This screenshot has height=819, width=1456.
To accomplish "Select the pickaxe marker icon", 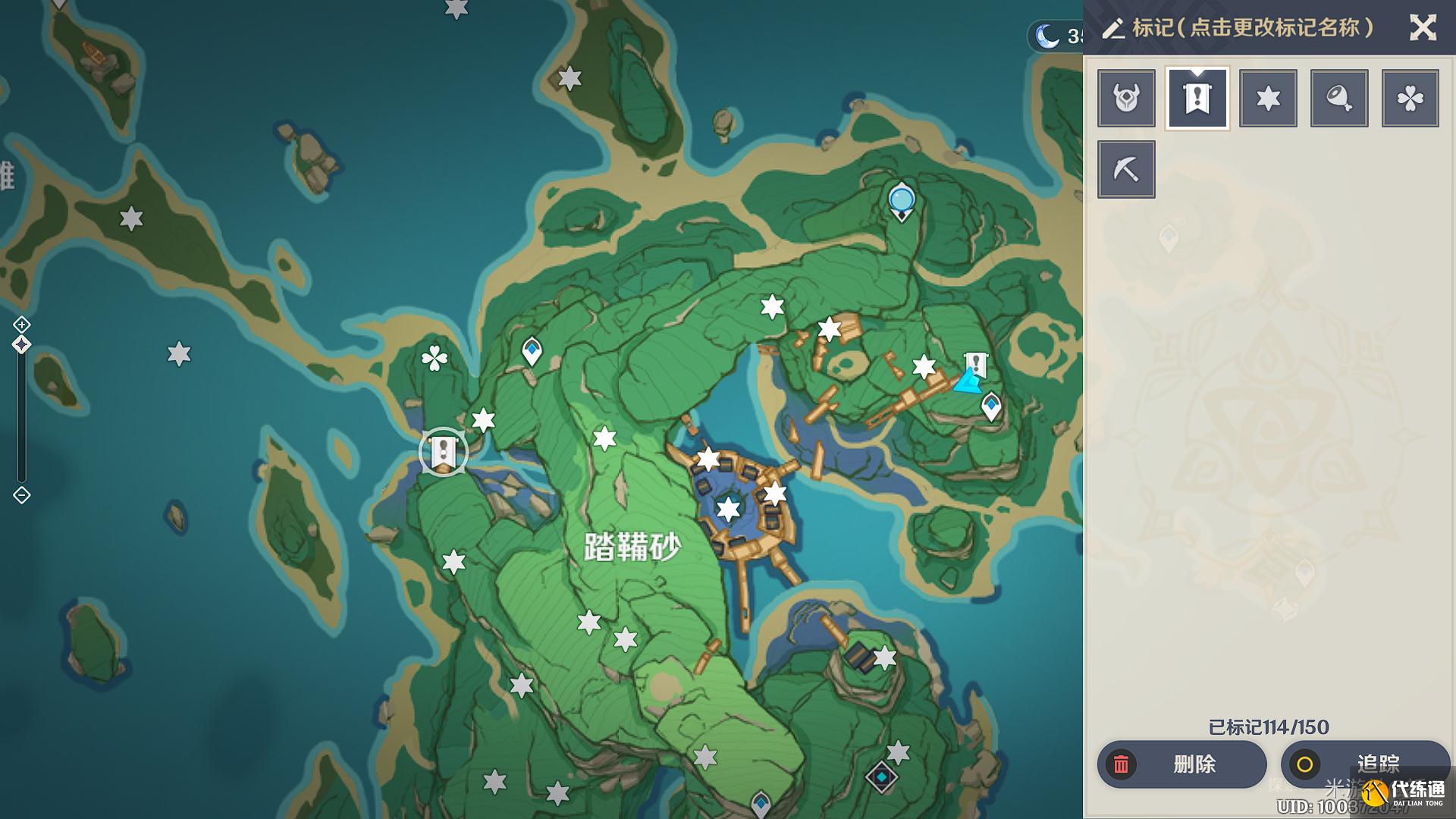I will coord(1126,169).
